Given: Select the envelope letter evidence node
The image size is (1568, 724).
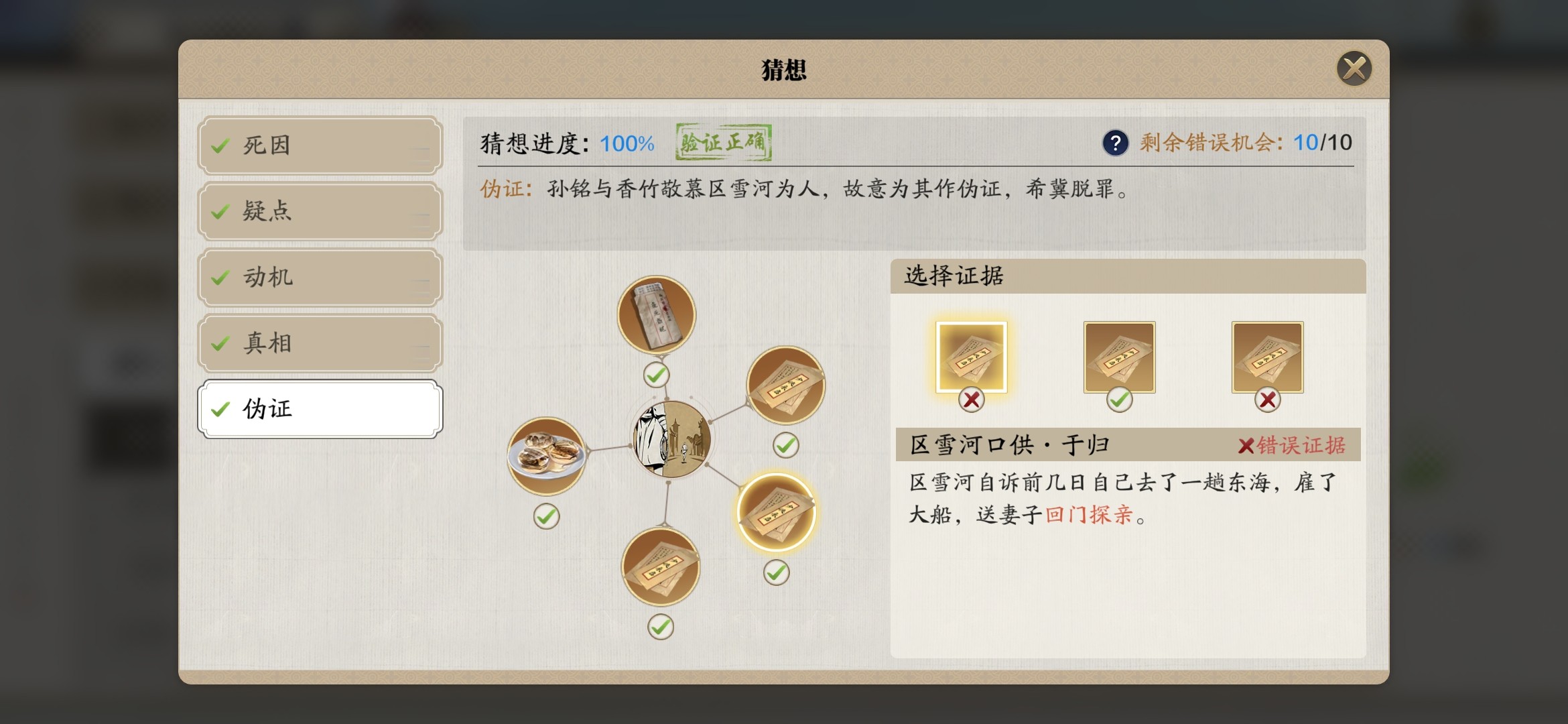Looking at the screenshot, I should [x=656, y=315].
